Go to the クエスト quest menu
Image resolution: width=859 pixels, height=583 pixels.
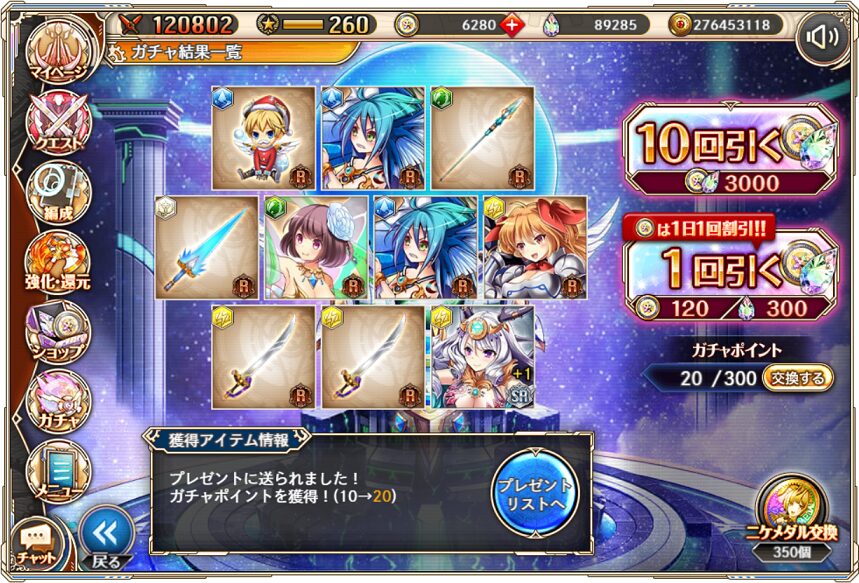[x=59, y=124]
